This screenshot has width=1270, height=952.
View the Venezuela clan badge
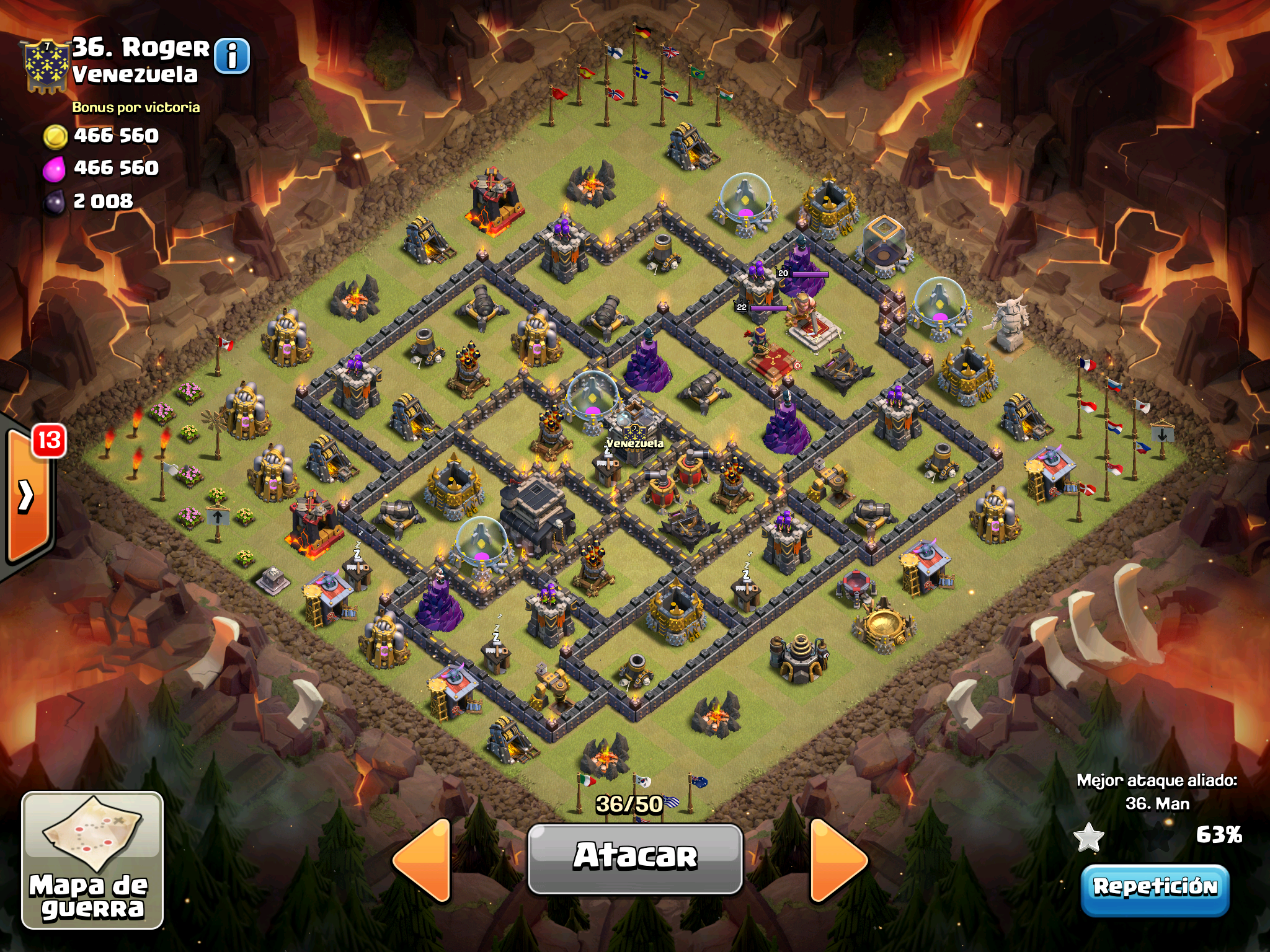(45, 65)
